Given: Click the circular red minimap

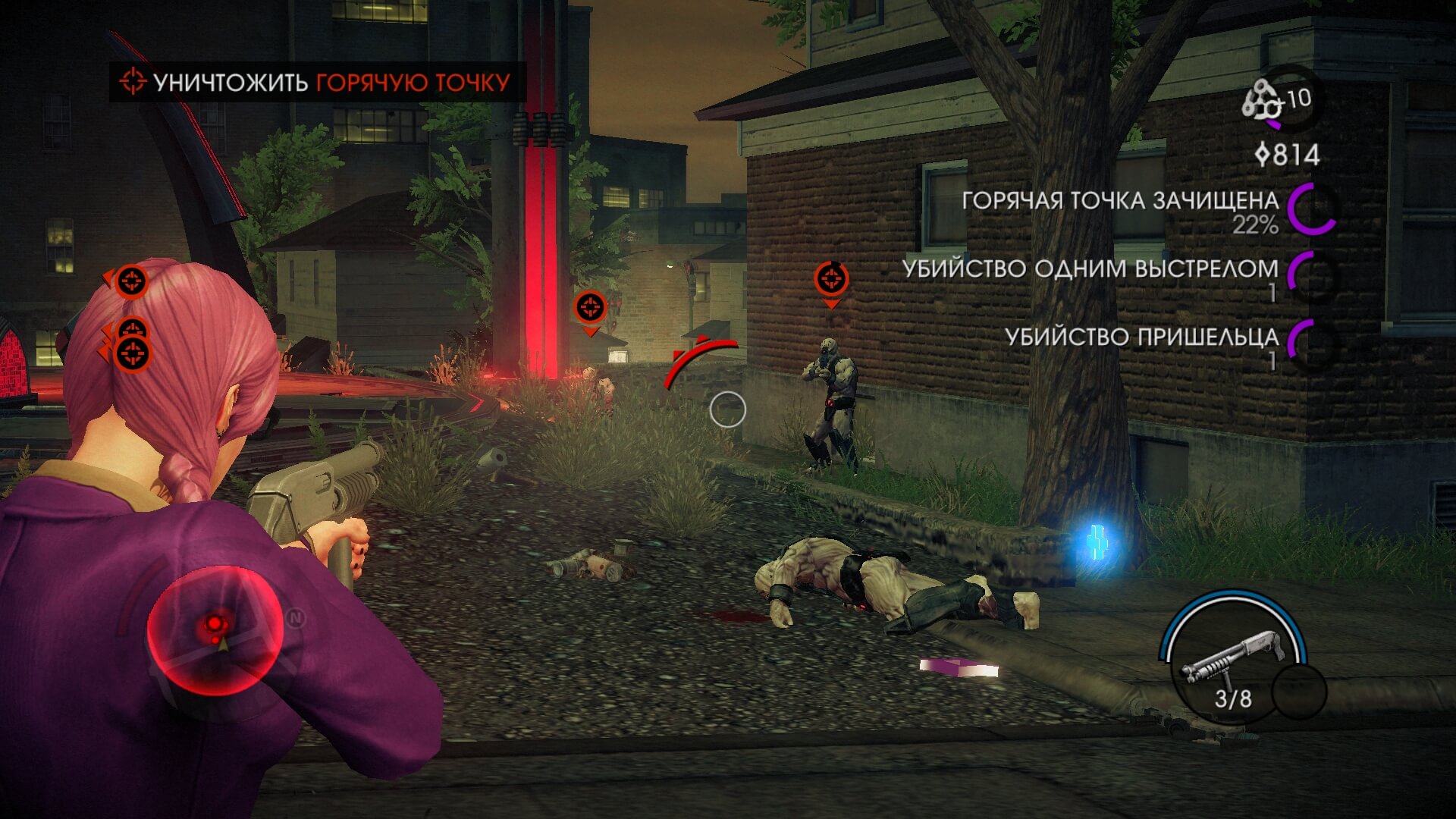Looking at the screenshot, I should (215, 631).
